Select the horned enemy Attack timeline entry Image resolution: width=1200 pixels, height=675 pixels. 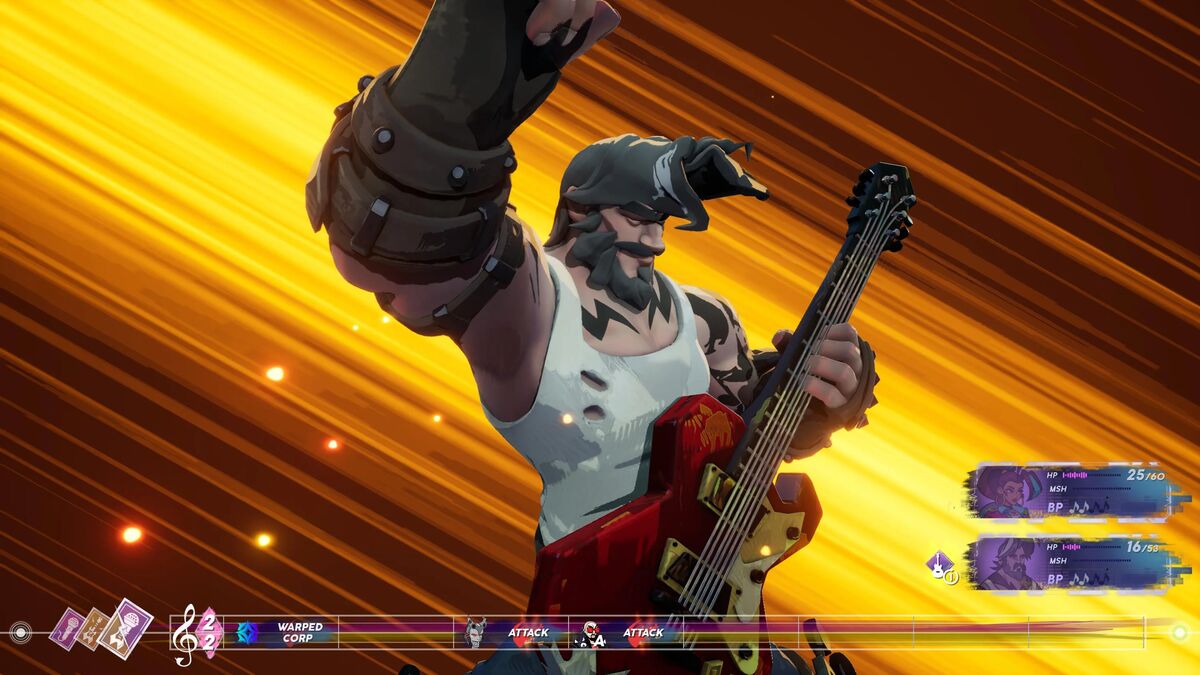point(509,633)
